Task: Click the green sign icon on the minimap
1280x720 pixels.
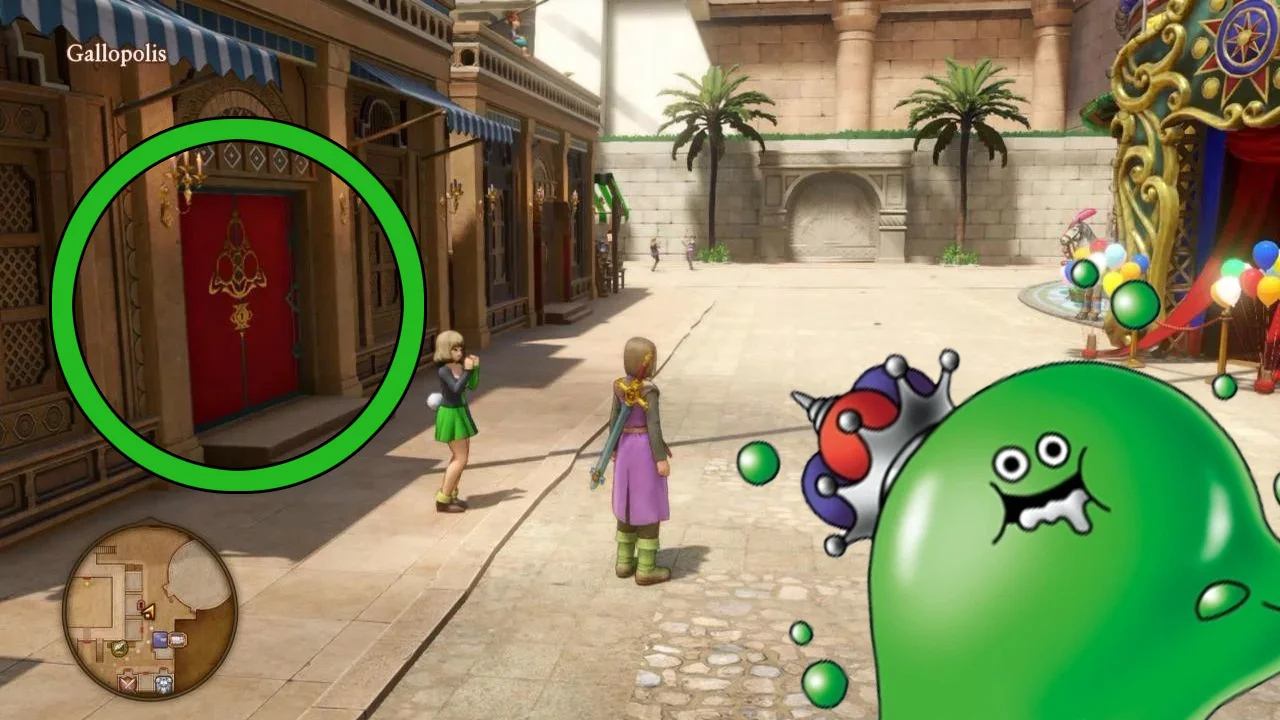Action: [118, 648]
